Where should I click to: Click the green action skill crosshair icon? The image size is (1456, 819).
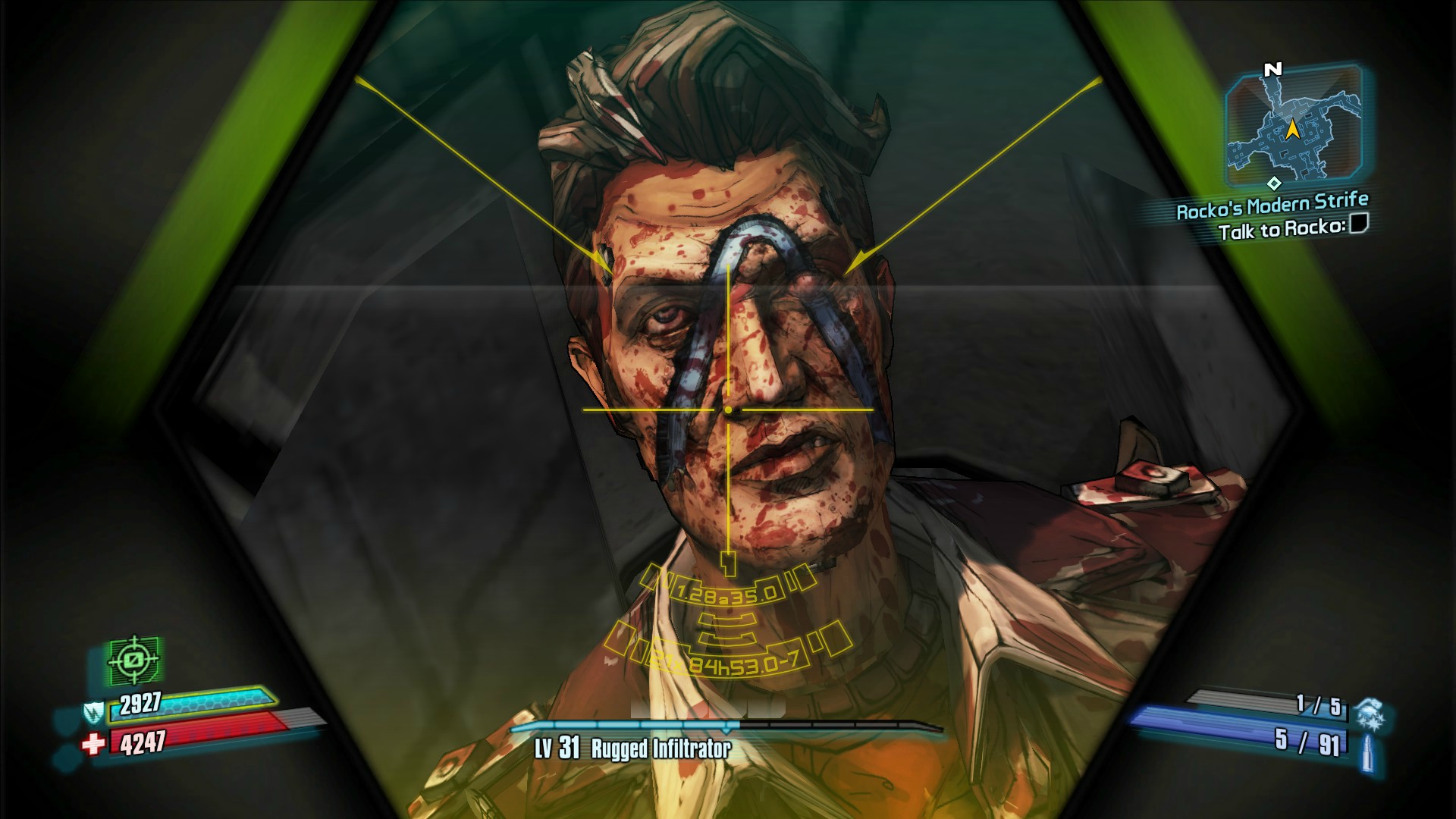click(x=135, y=660)
